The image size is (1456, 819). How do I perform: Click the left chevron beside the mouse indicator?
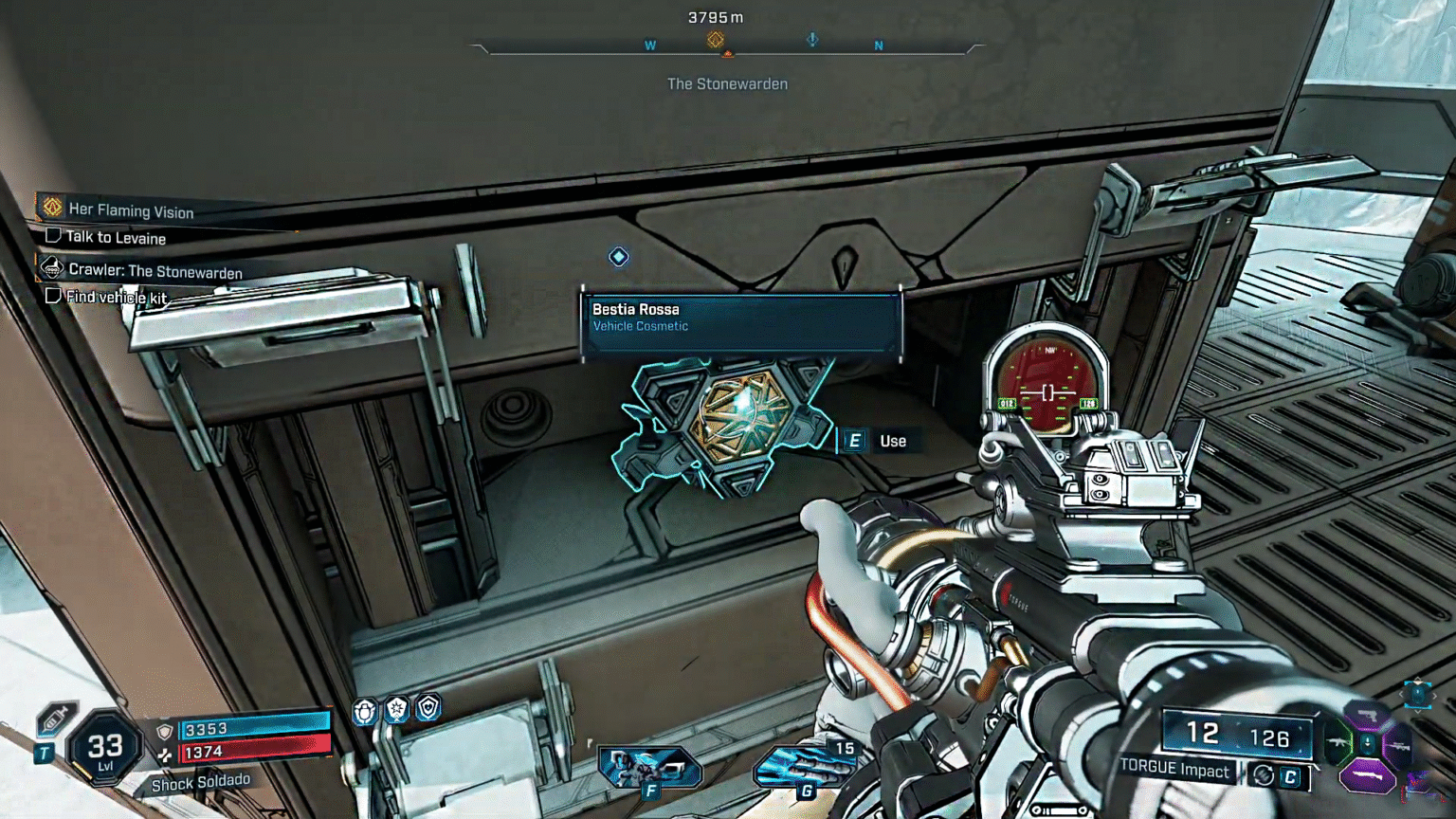click(x=1401, y=694)
